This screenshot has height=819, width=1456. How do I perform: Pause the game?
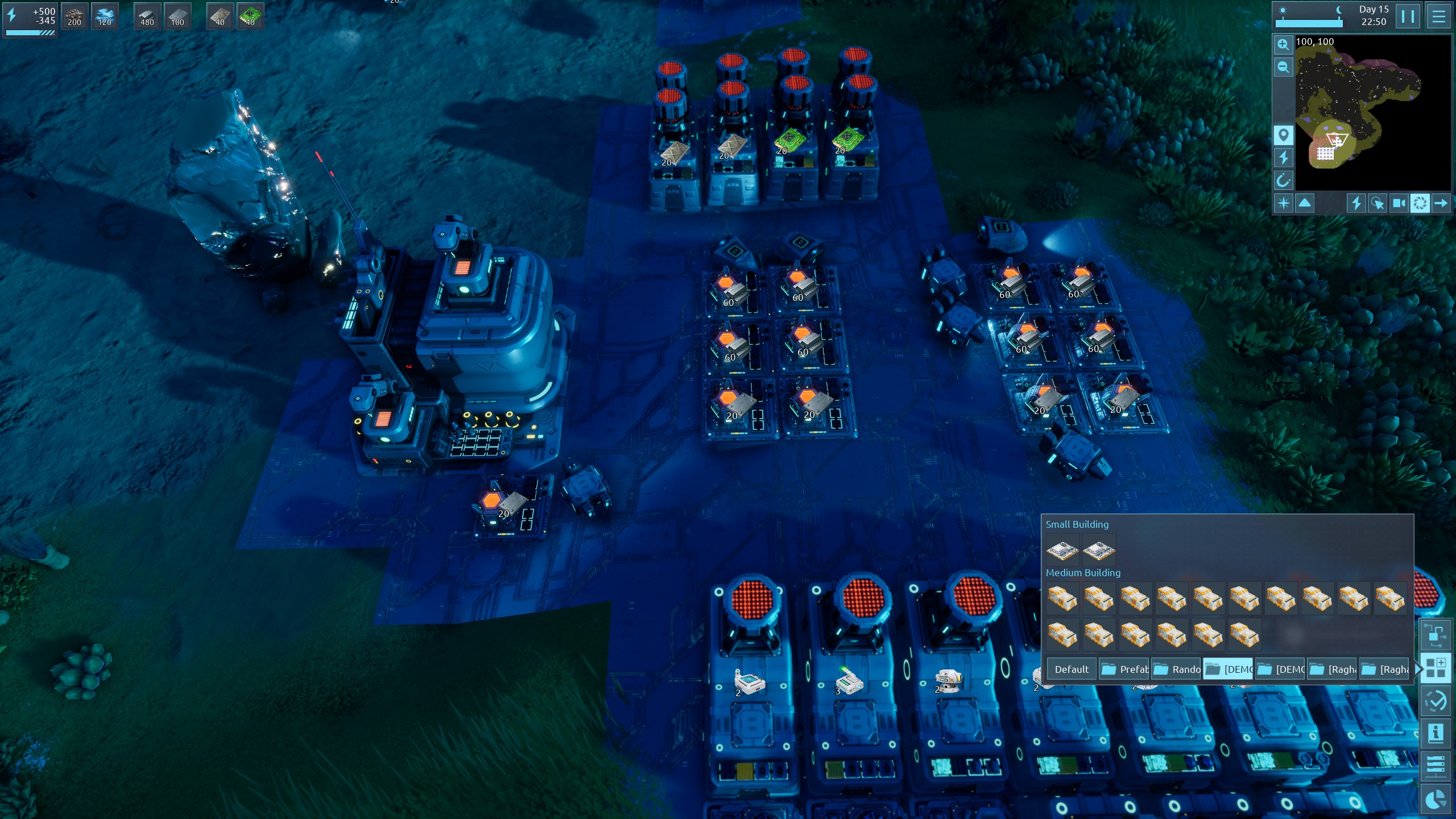click(1408, 16)
